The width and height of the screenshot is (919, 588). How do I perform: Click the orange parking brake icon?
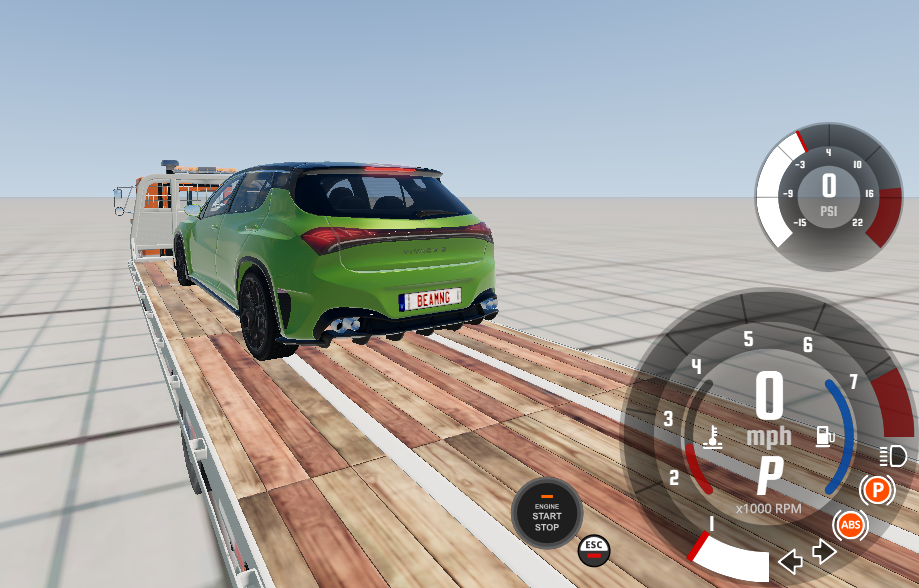877,490
